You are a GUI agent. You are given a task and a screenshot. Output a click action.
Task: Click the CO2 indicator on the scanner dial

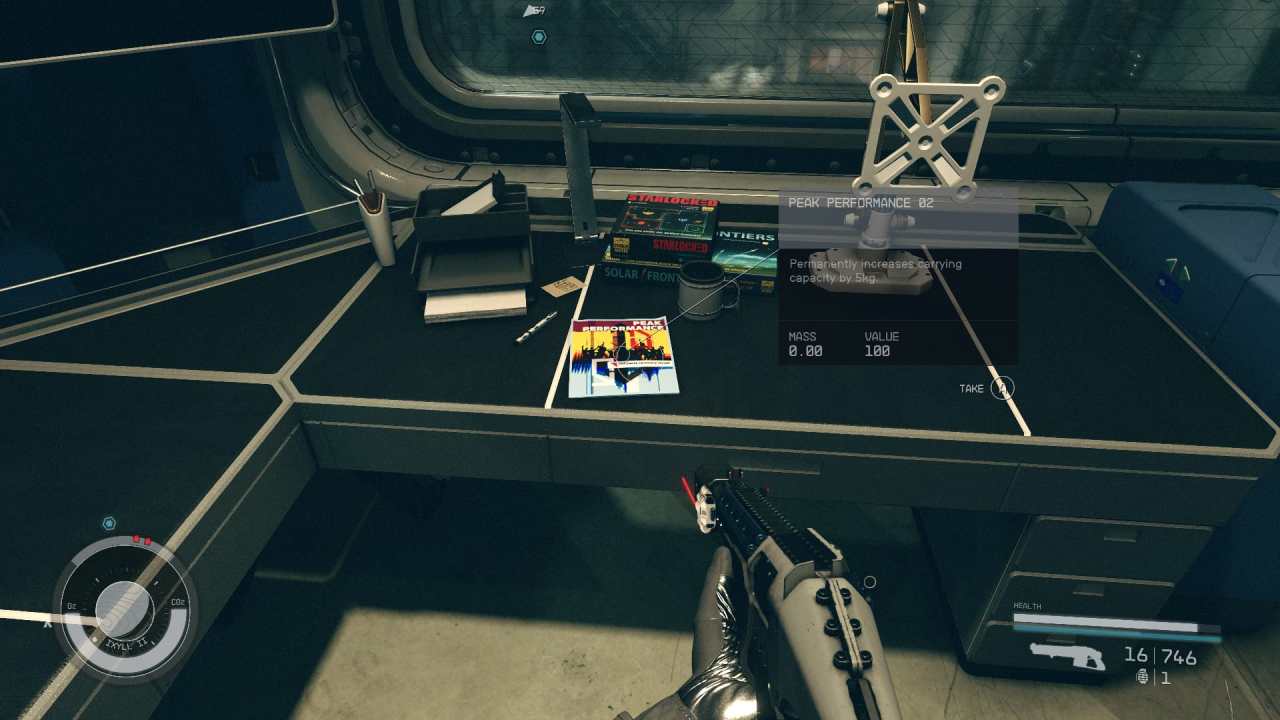coord(178,602)
